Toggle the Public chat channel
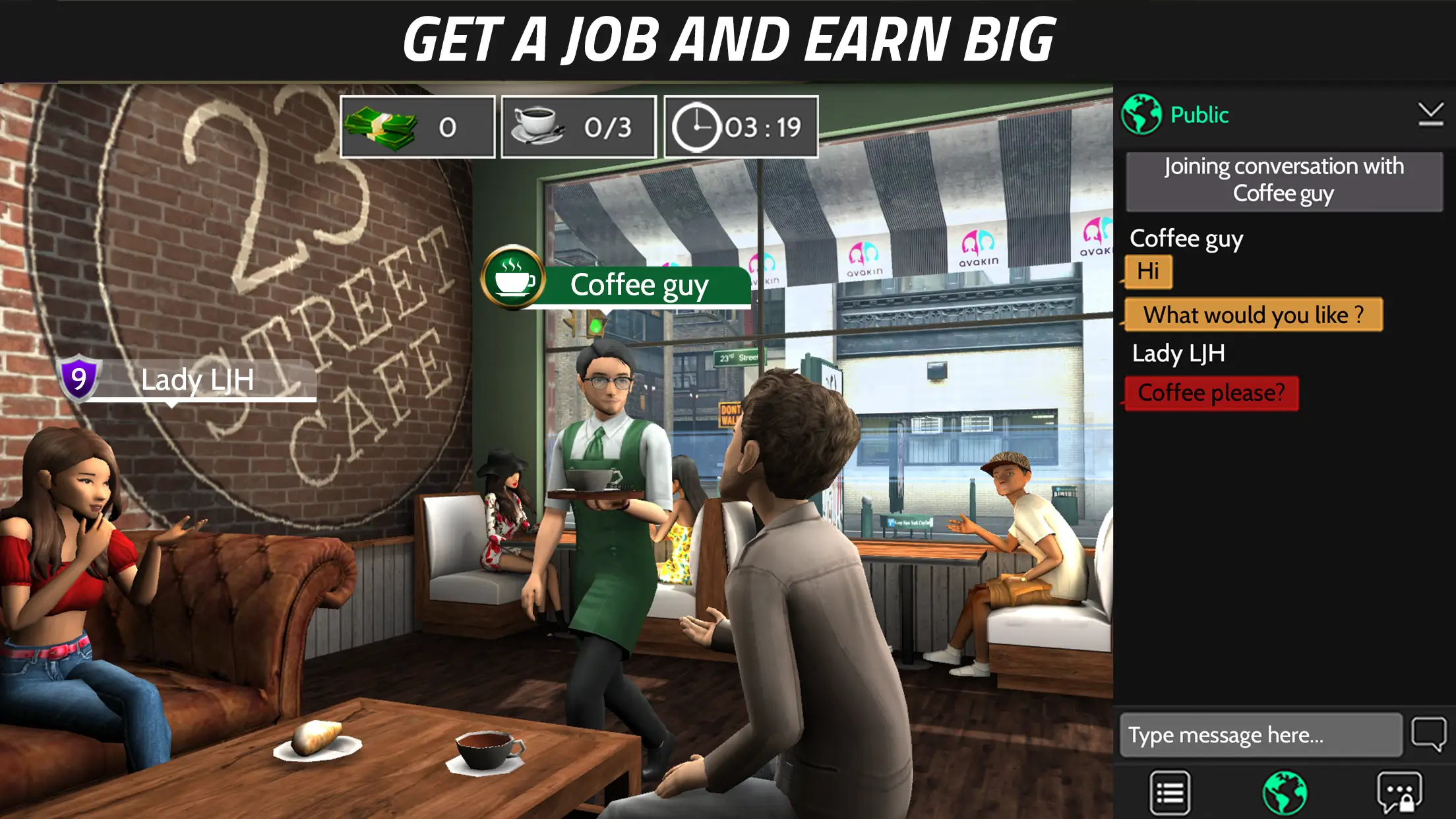1456x819 pixels. [1199, 114]
